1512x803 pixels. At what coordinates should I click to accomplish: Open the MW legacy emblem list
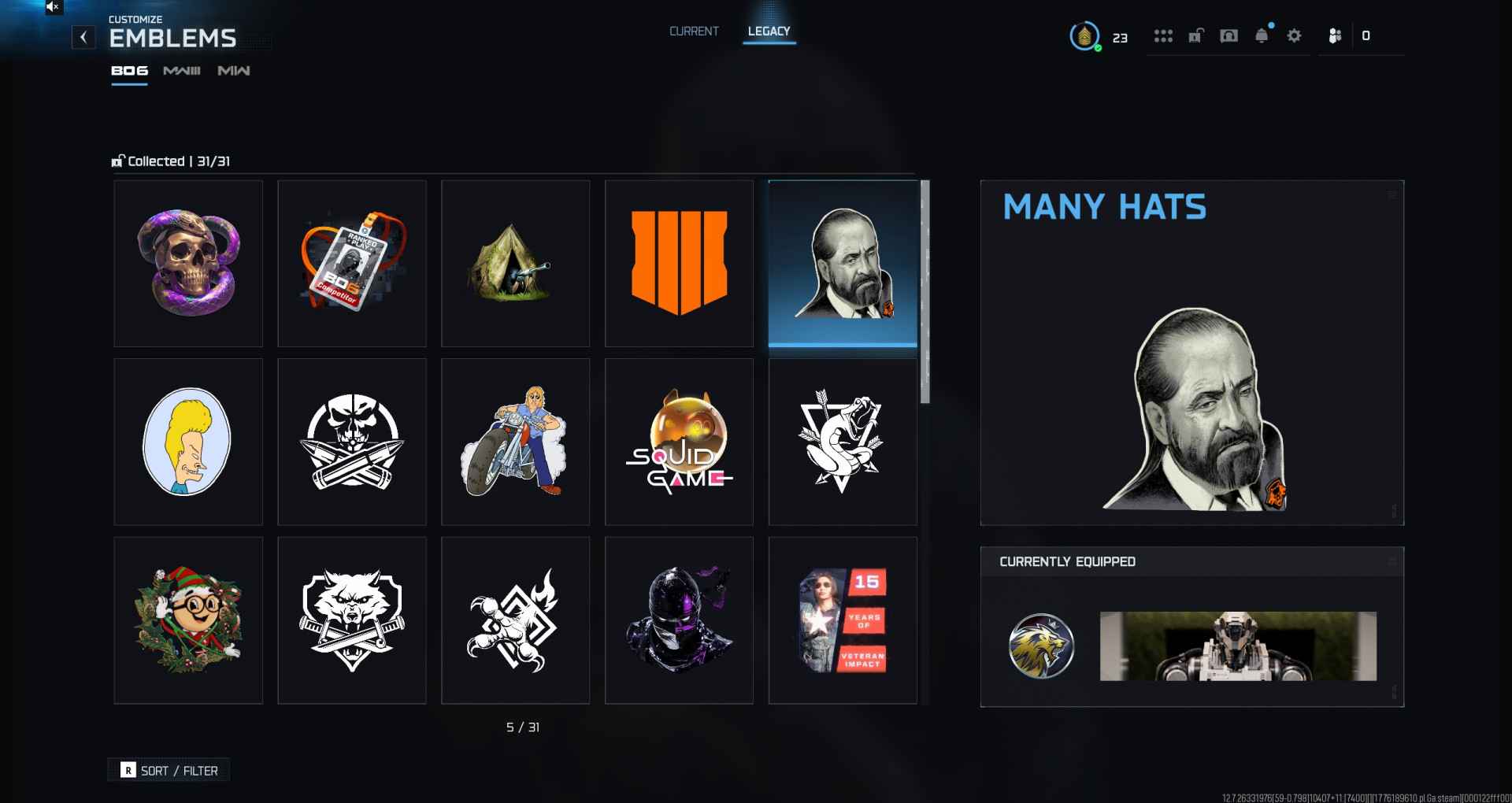pos(232,70)
